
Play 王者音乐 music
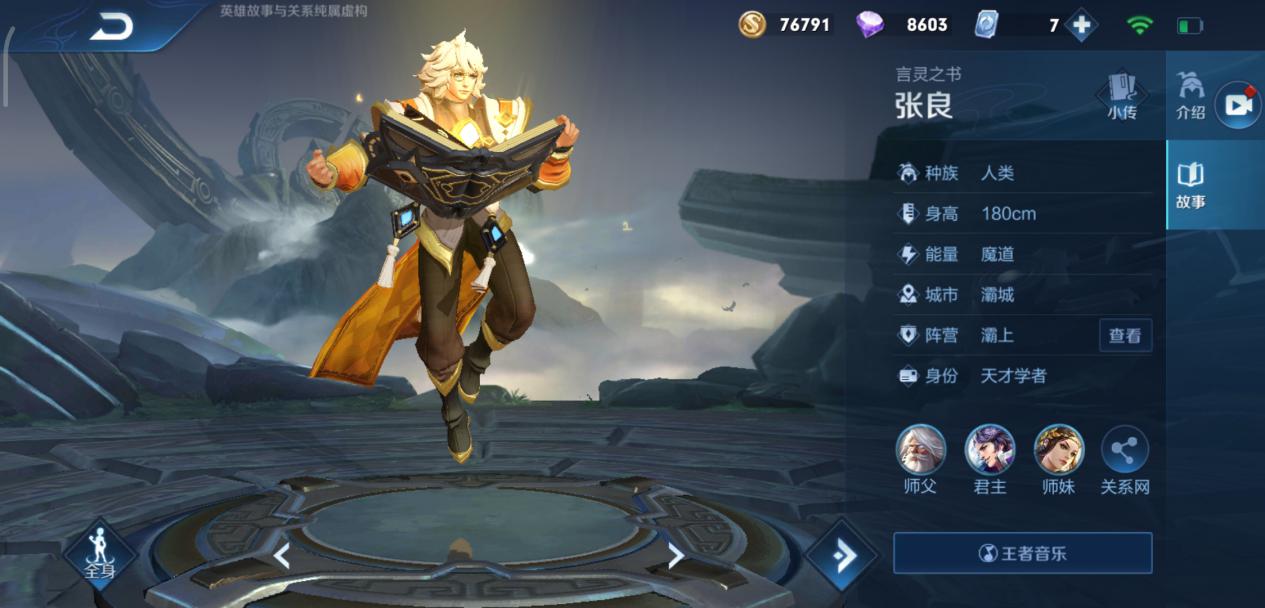coord(1022,553)
